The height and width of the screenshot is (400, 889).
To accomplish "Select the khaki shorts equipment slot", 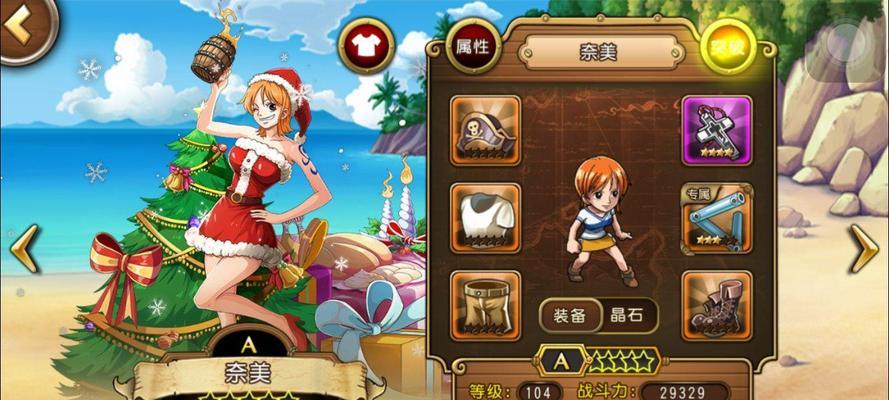I will click(485, 304).
